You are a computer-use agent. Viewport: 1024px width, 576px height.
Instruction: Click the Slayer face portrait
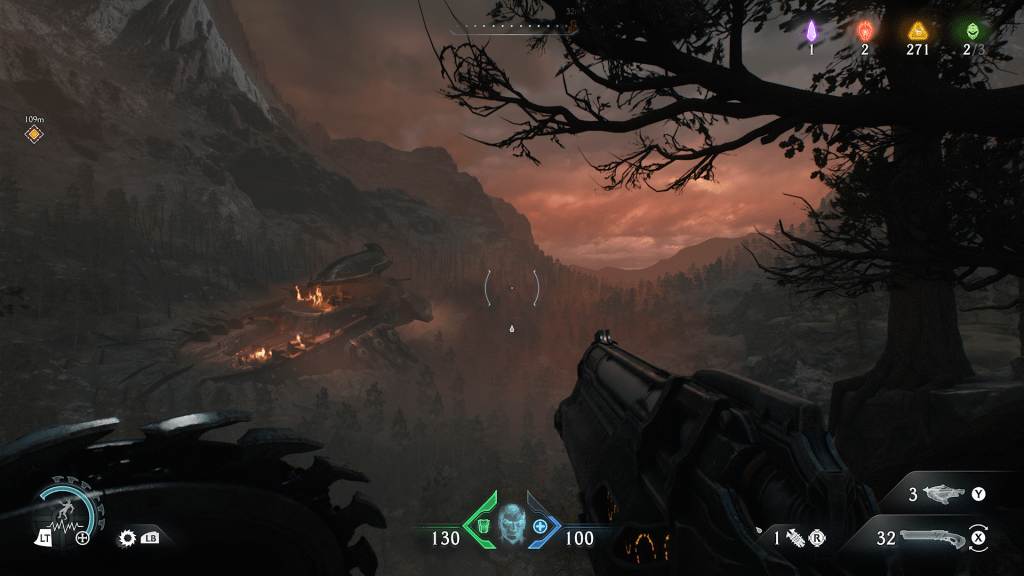[x=511, y=524]
